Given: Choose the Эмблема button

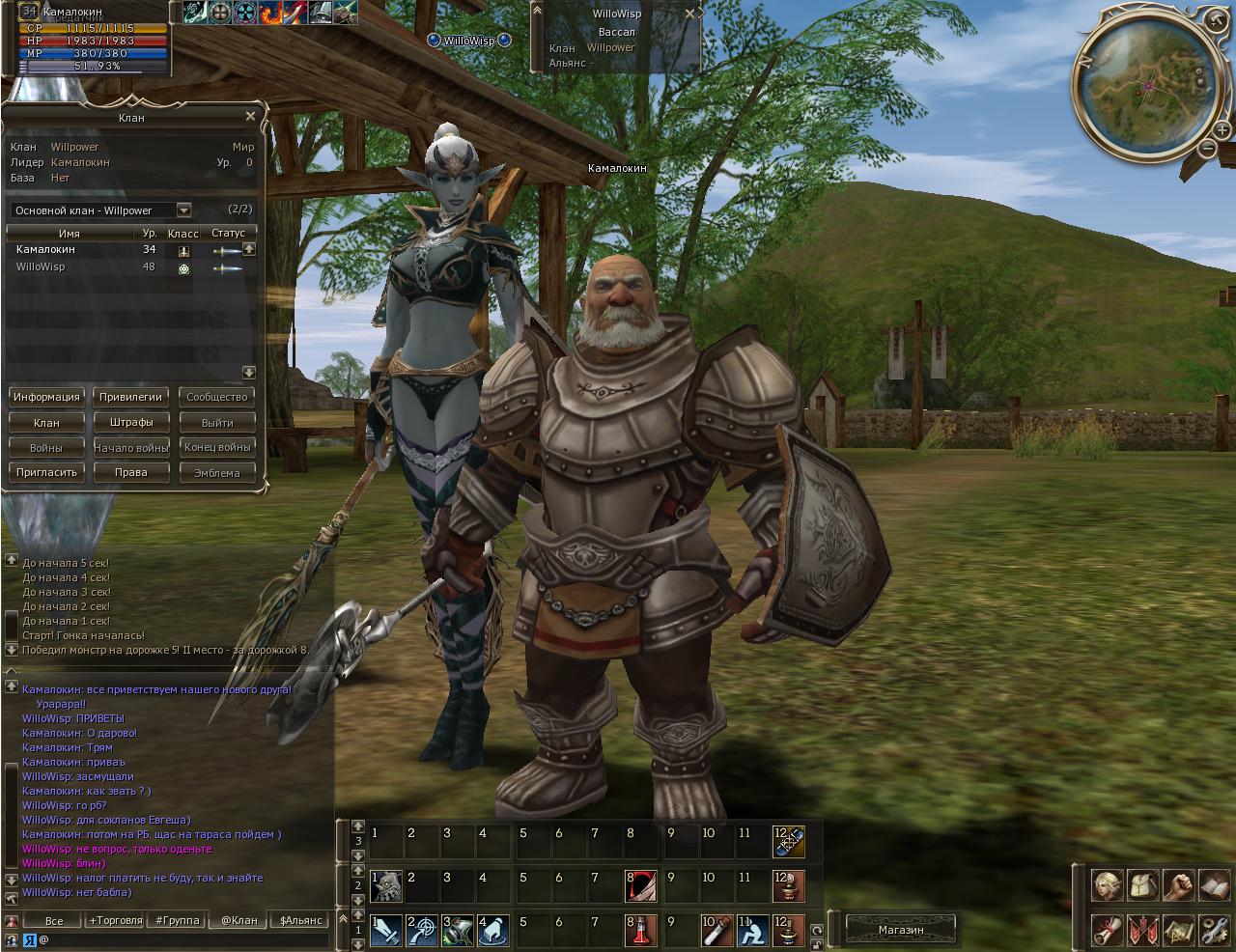Looking at the screenshot, I should 216,473.
